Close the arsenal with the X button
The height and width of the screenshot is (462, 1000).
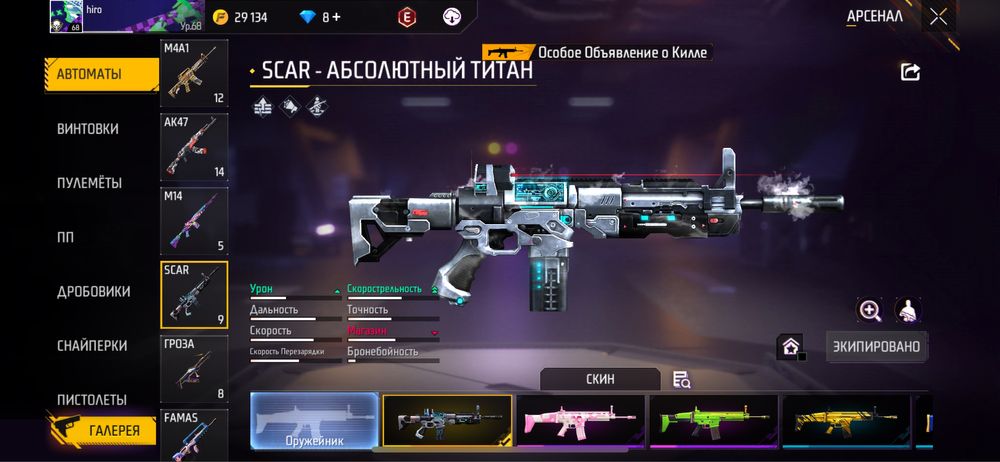(938, 16)
